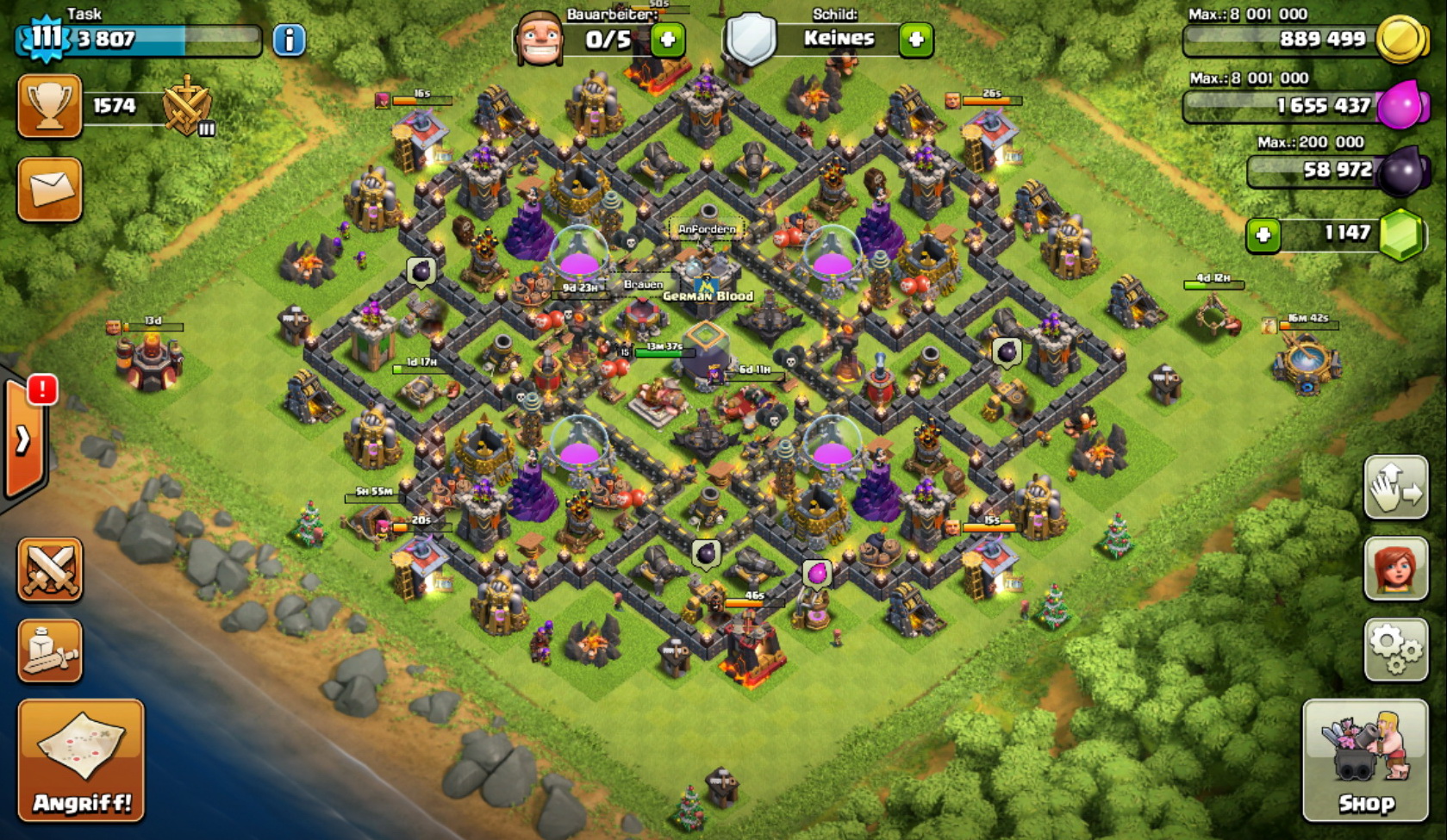This screenshot has width=1447, height=840.
Task: Open the trophy ranking button
Action: (x=49, y=106)
